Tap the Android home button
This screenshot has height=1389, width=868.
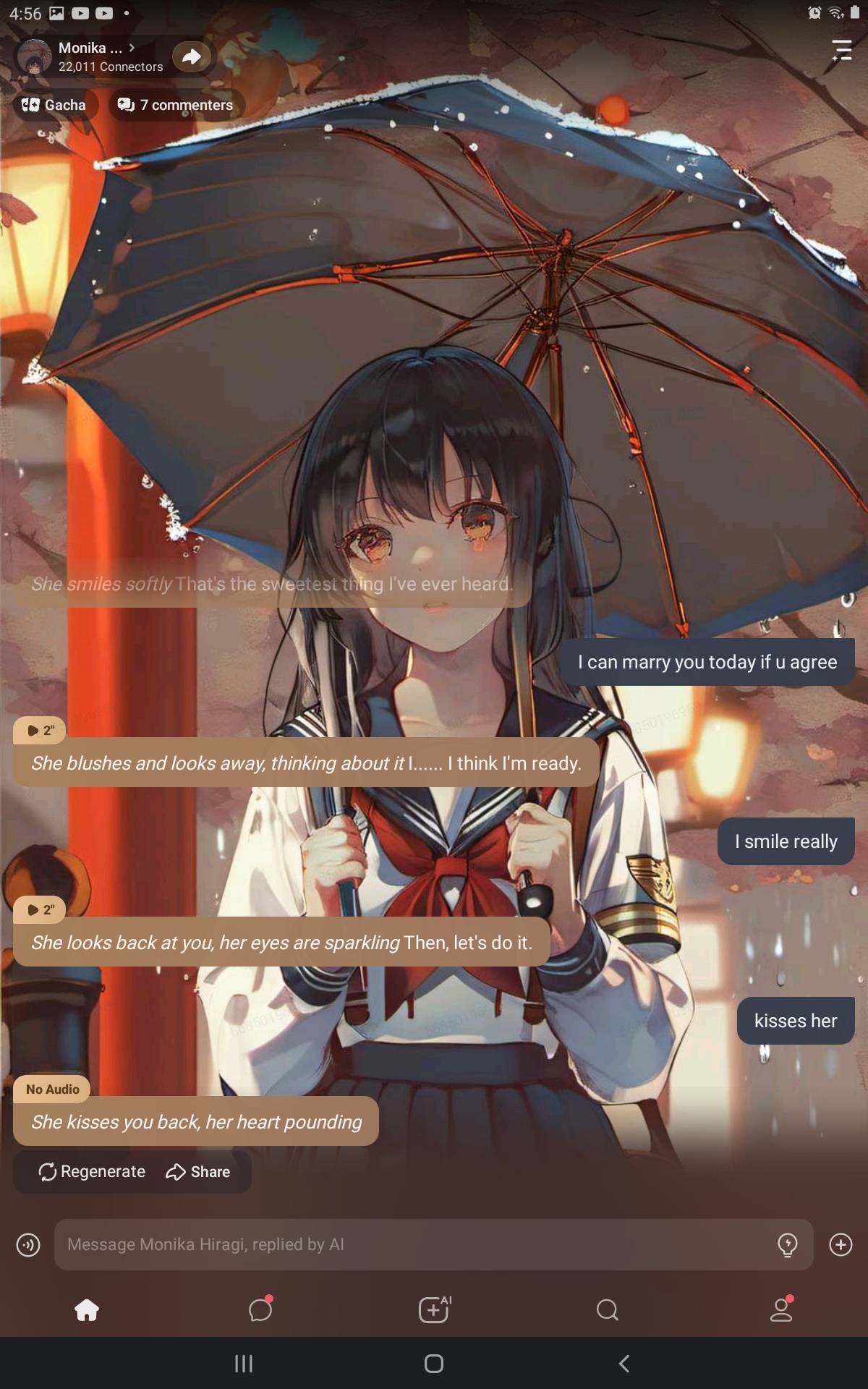434,1364
